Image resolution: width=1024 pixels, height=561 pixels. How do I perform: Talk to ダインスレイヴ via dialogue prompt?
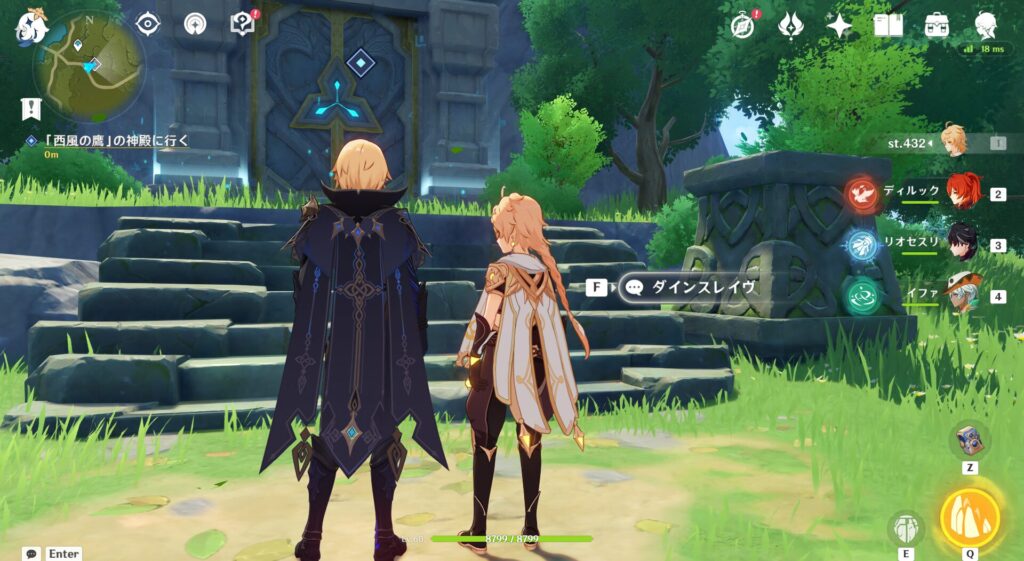(x=688, y=287)
